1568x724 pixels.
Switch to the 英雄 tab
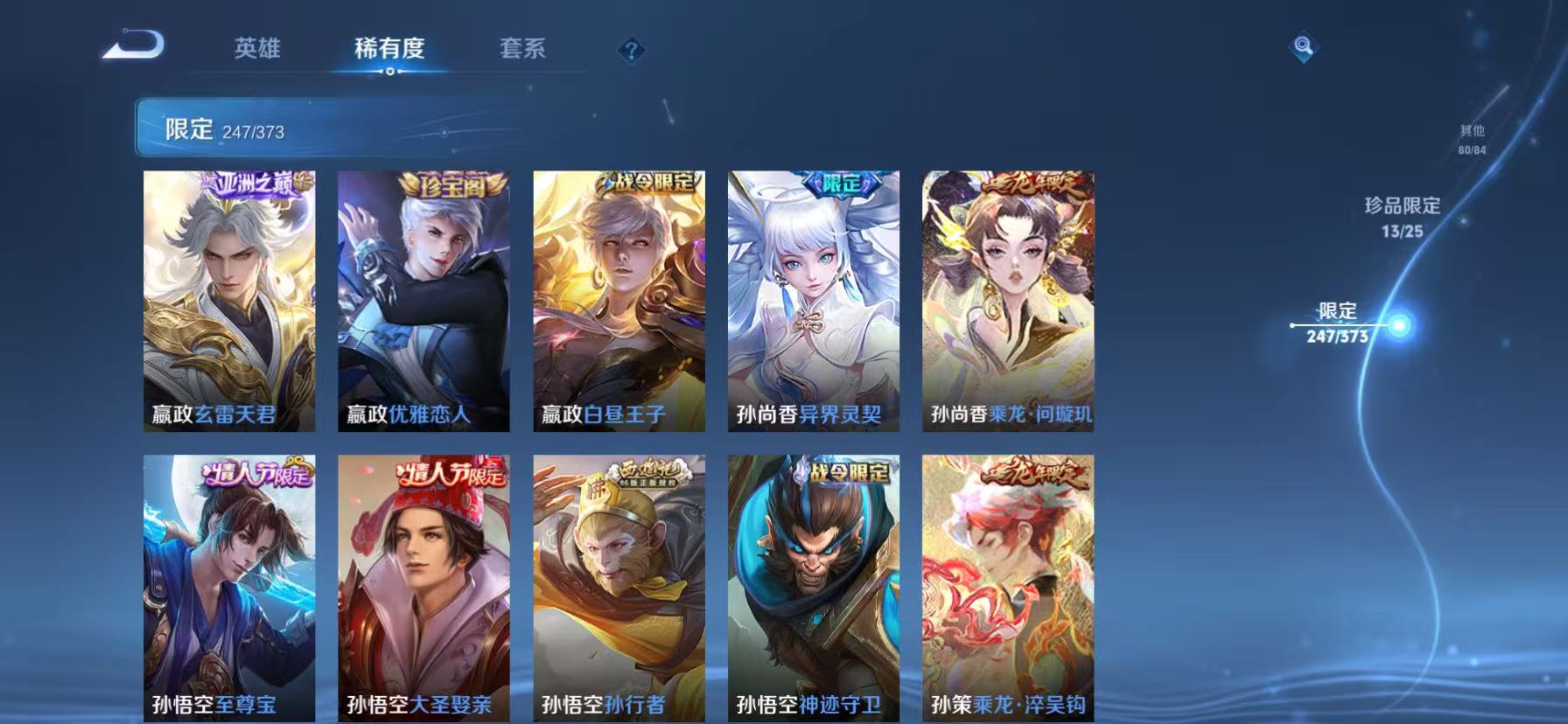point(257,50)
